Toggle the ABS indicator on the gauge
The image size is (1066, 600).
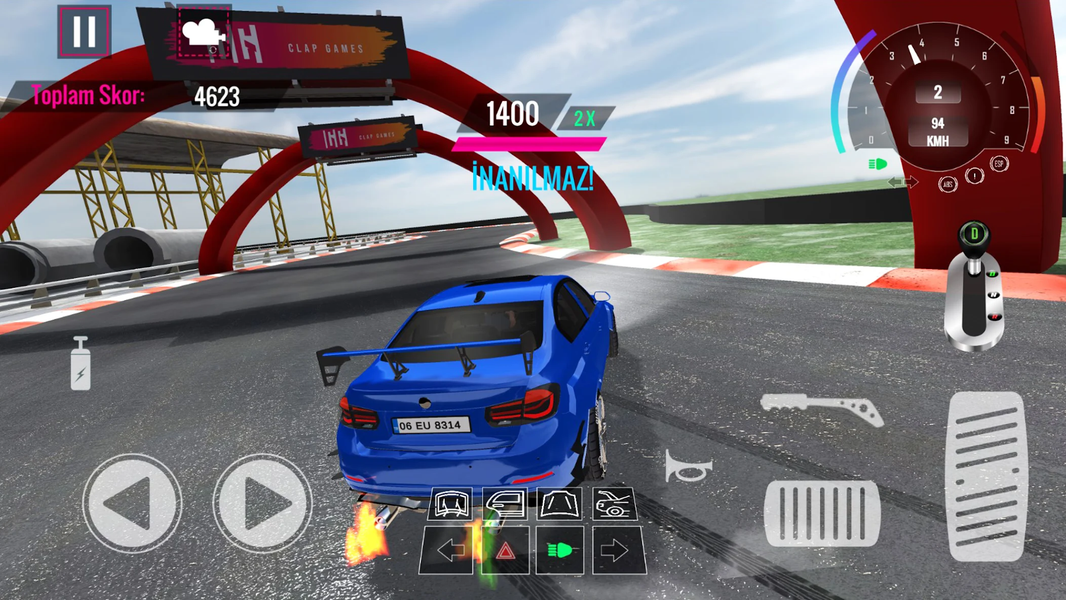pyautogui.click(x=947, y=184)
